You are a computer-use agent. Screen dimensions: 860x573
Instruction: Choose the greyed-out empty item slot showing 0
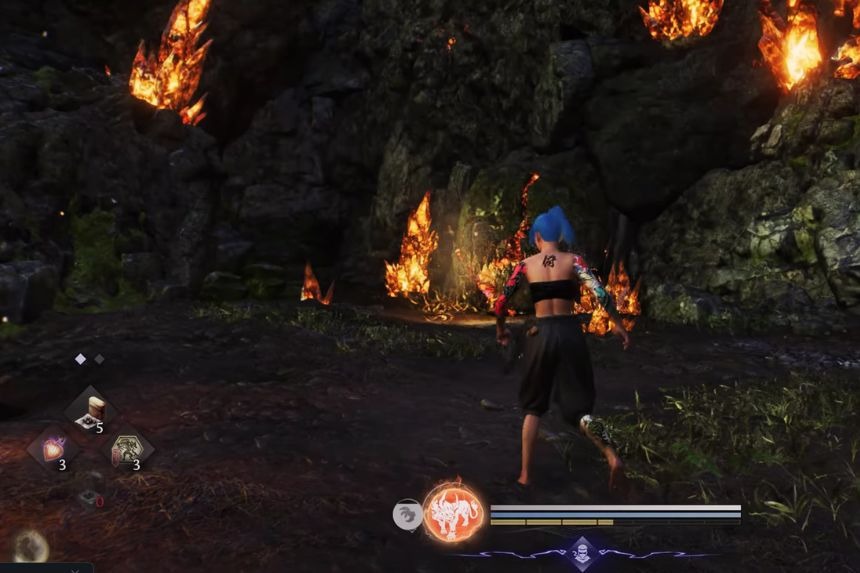pos(90,496)
